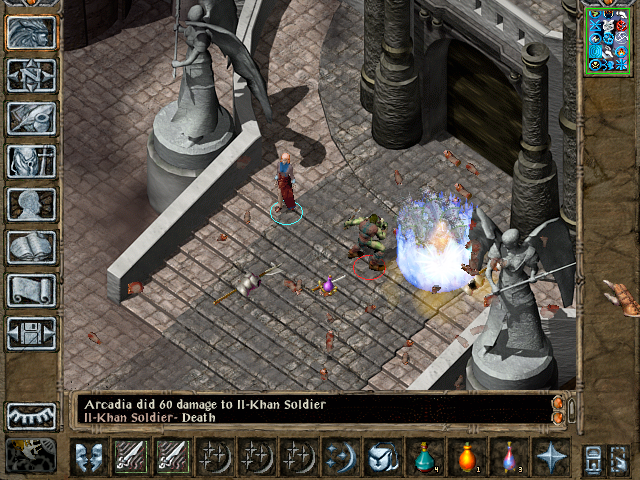Use the violet potion with count 3
The width and height of the screenshot is (640, 480).
coord(509,457)
